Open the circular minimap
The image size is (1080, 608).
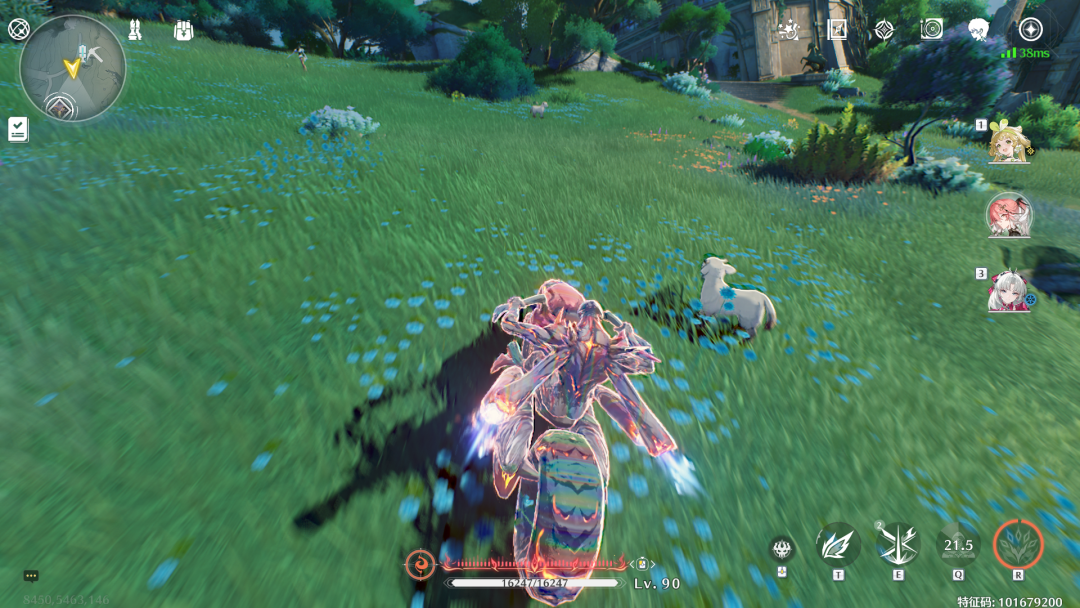[x=73, y=68]
